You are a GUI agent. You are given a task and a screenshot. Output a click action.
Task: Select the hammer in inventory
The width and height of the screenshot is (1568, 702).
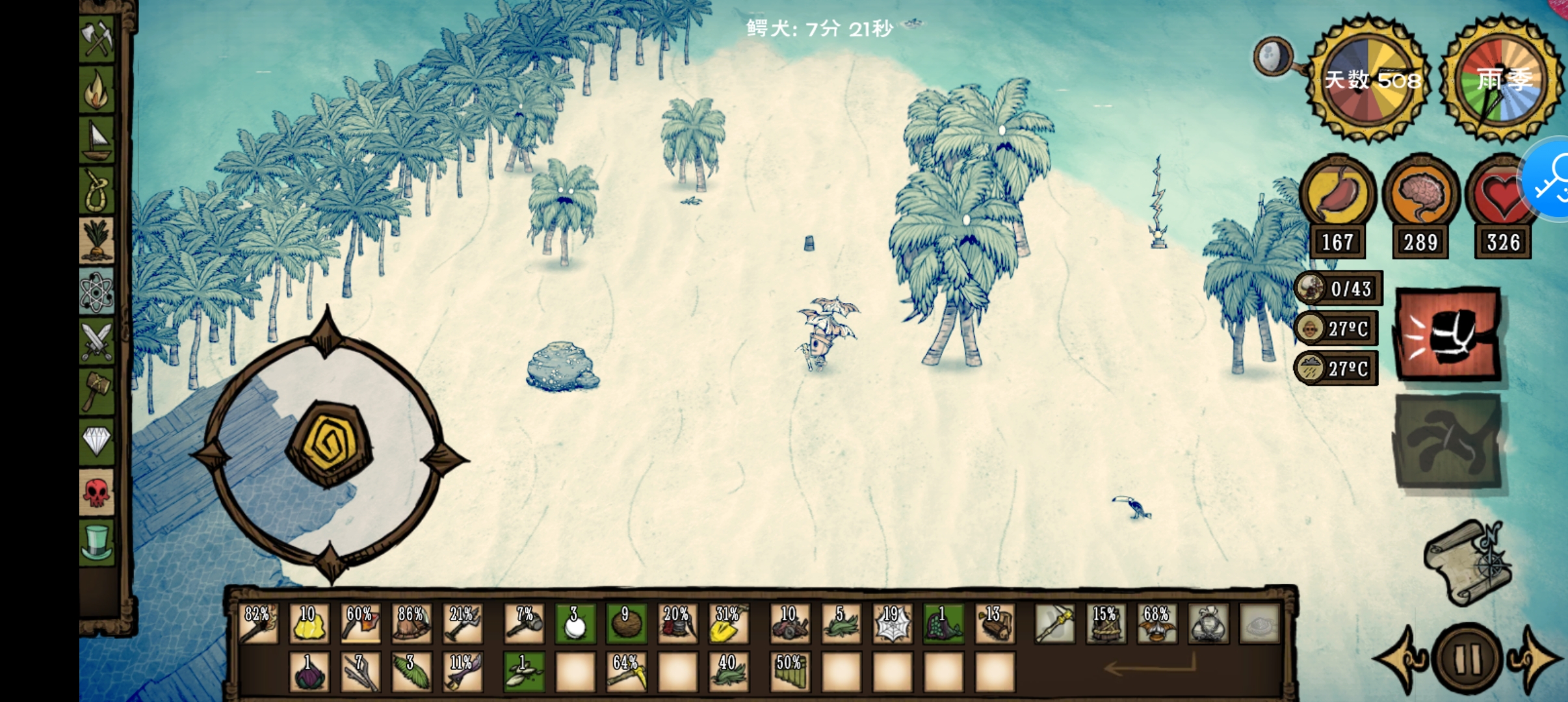click(524, 623)
